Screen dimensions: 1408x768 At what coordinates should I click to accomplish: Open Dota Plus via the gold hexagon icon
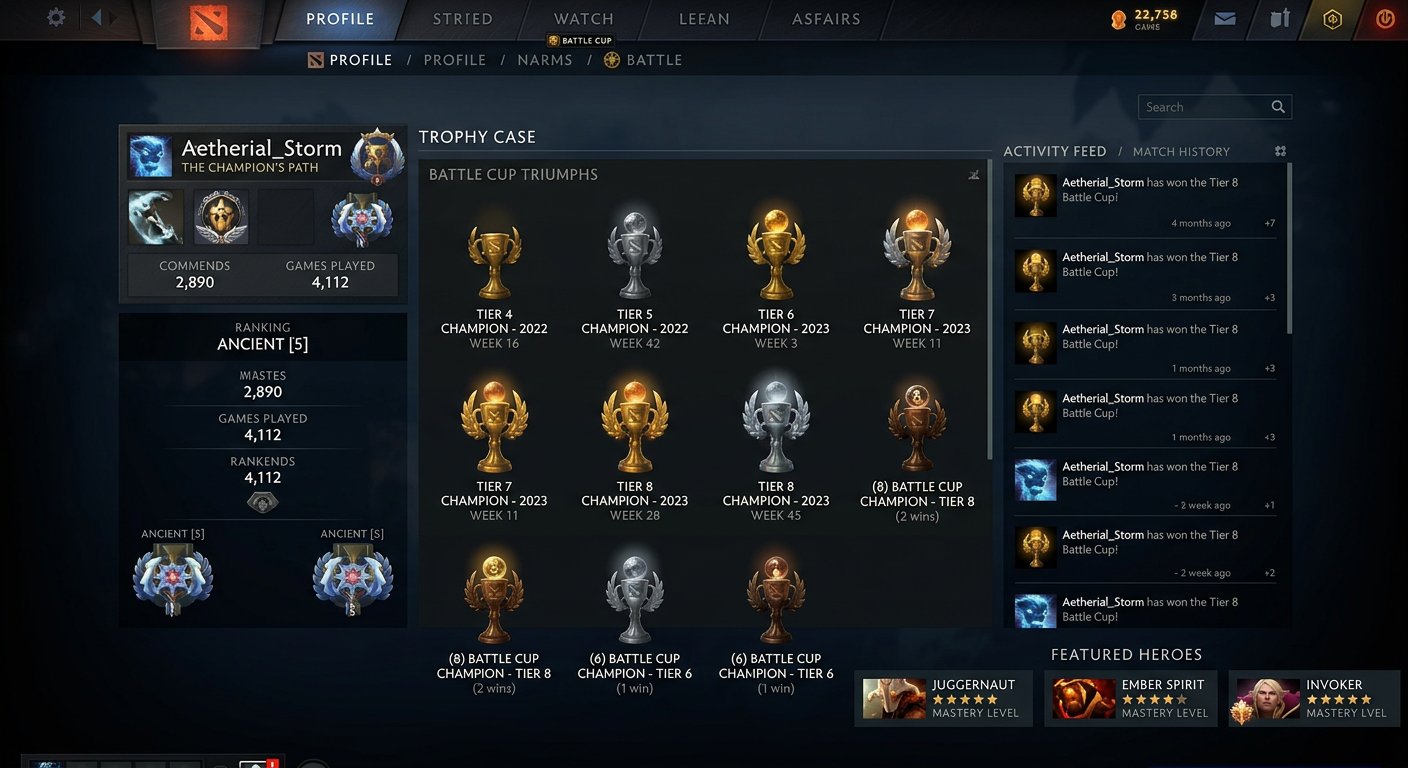pos(1332,18)
